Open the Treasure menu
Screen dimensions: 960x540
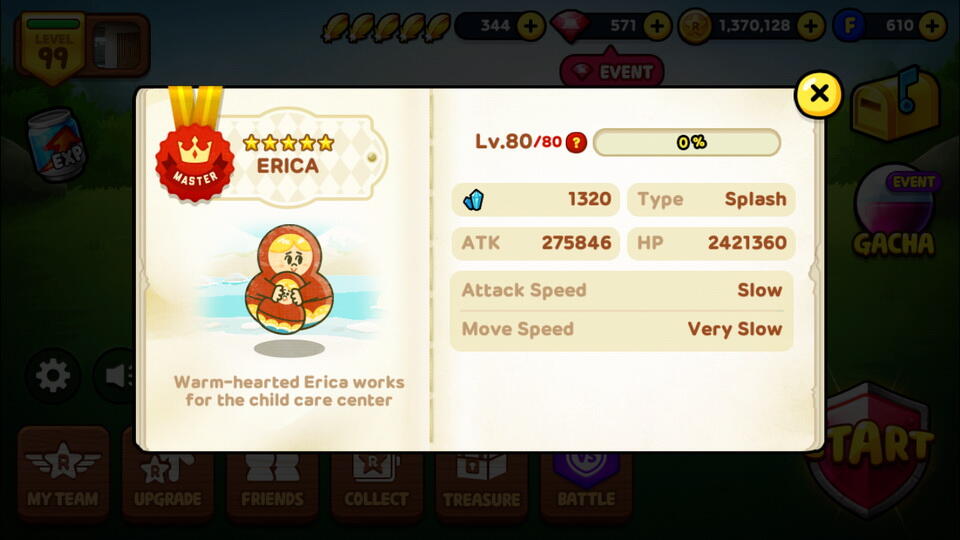[x=481, y=474]
